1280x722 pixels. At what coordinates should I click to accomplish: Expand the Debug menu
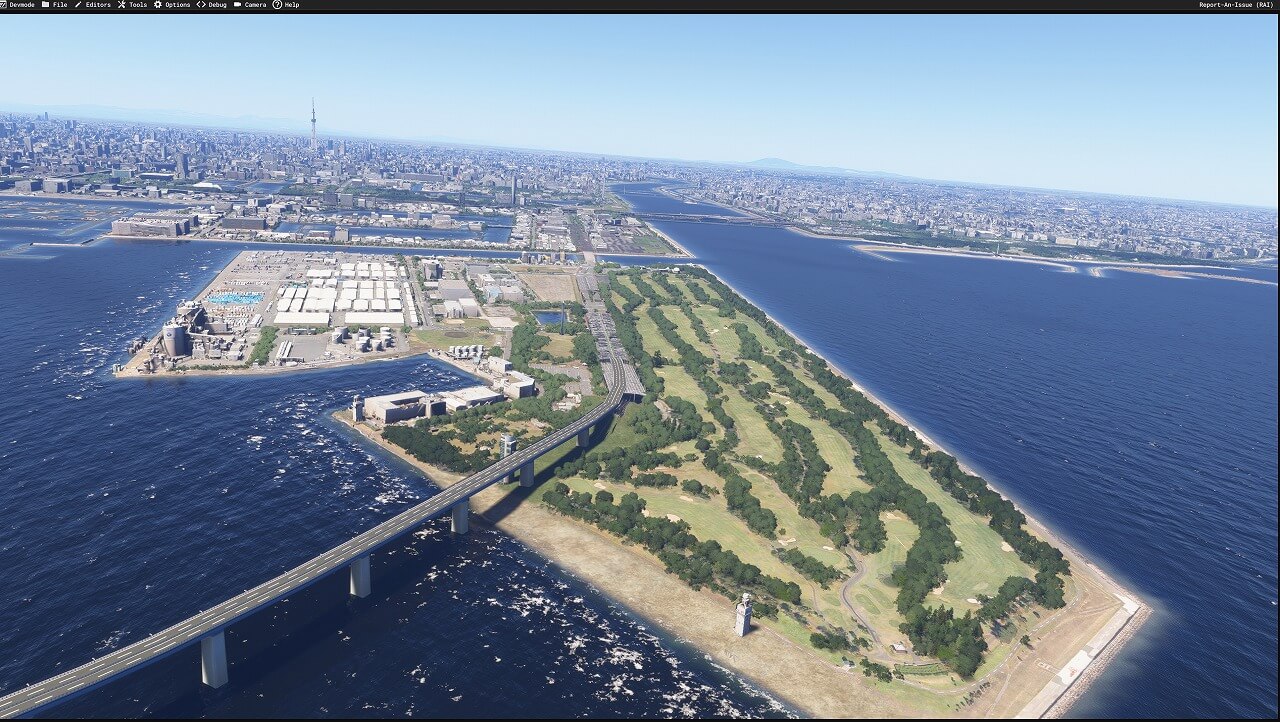[212, 5]
